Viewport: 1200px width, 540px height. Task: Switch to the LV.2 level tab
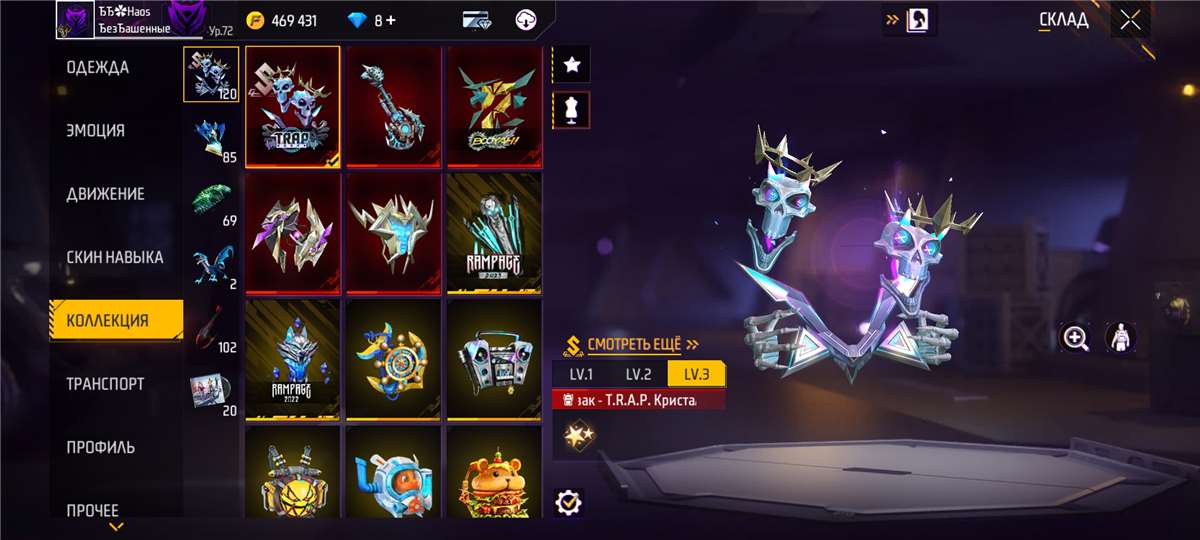pos(639,374)
